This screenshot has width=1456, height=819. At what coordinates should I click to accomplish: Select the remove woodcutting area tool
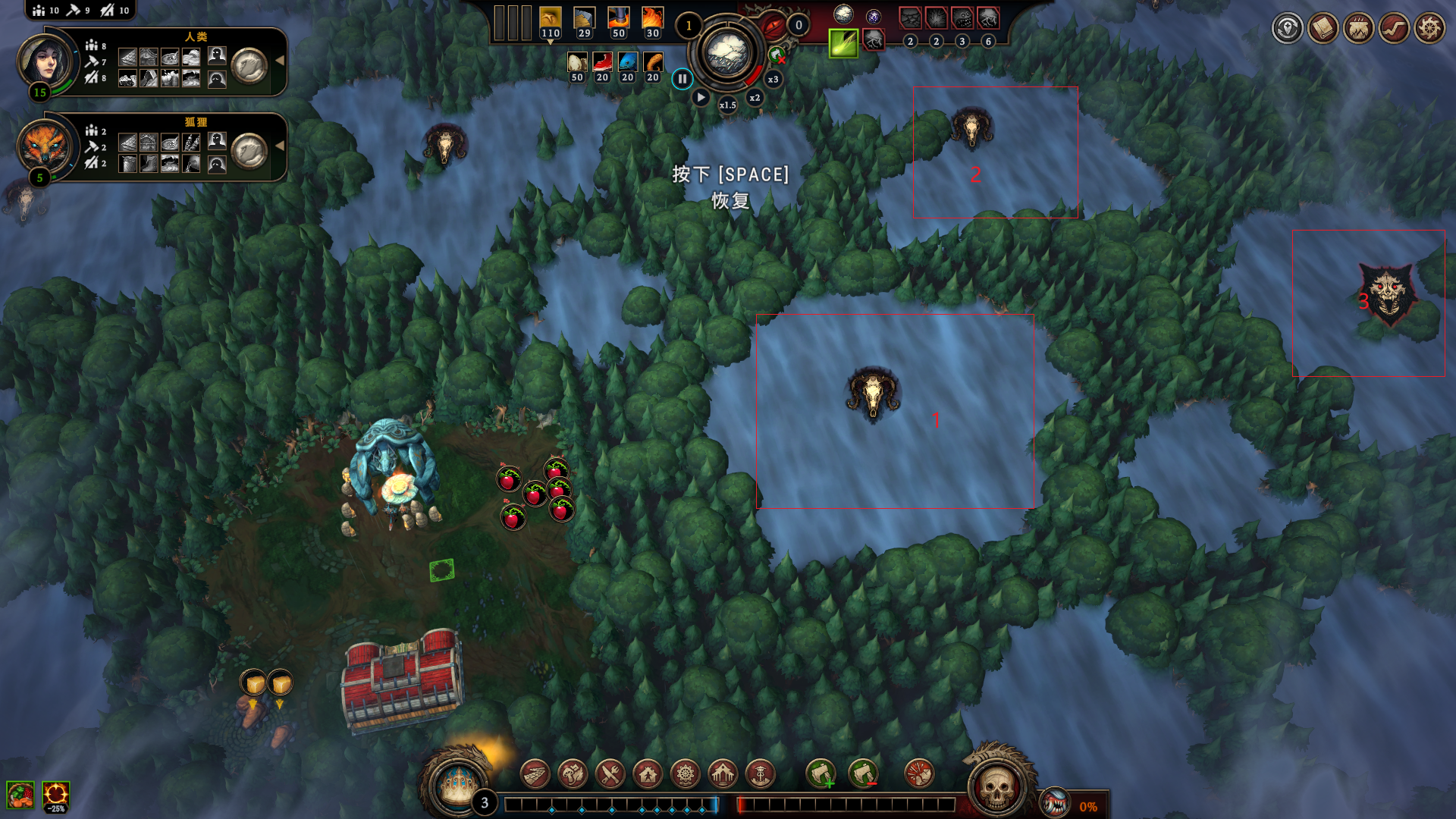click(x=863, y=774)
